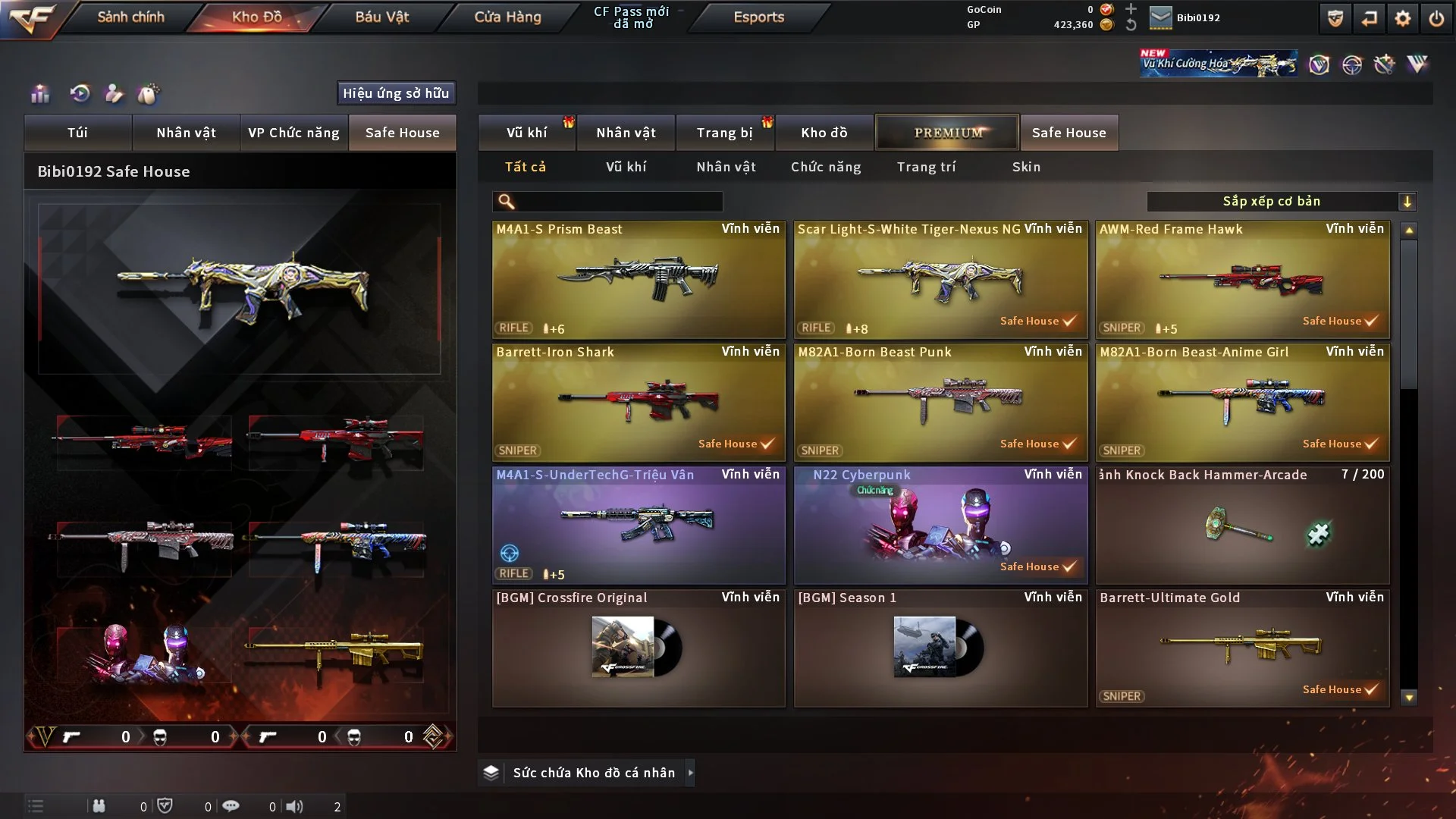
Task: Open the Esports section
Action: click(758, 17)
